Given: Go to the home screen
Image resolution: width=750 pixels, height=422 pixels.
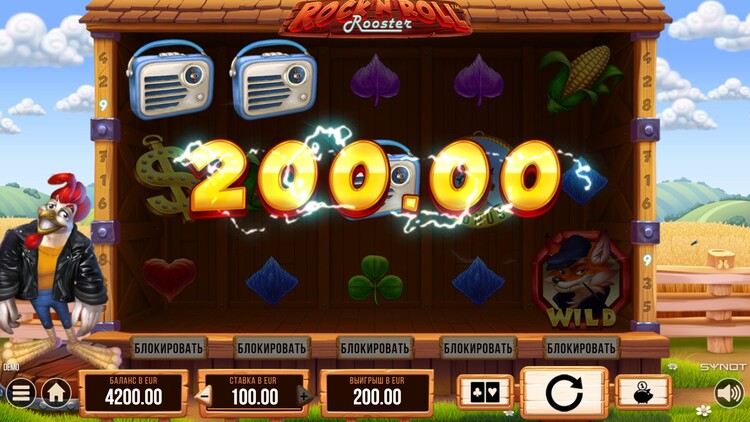Looking at the screenshot, I should [56, 393].
